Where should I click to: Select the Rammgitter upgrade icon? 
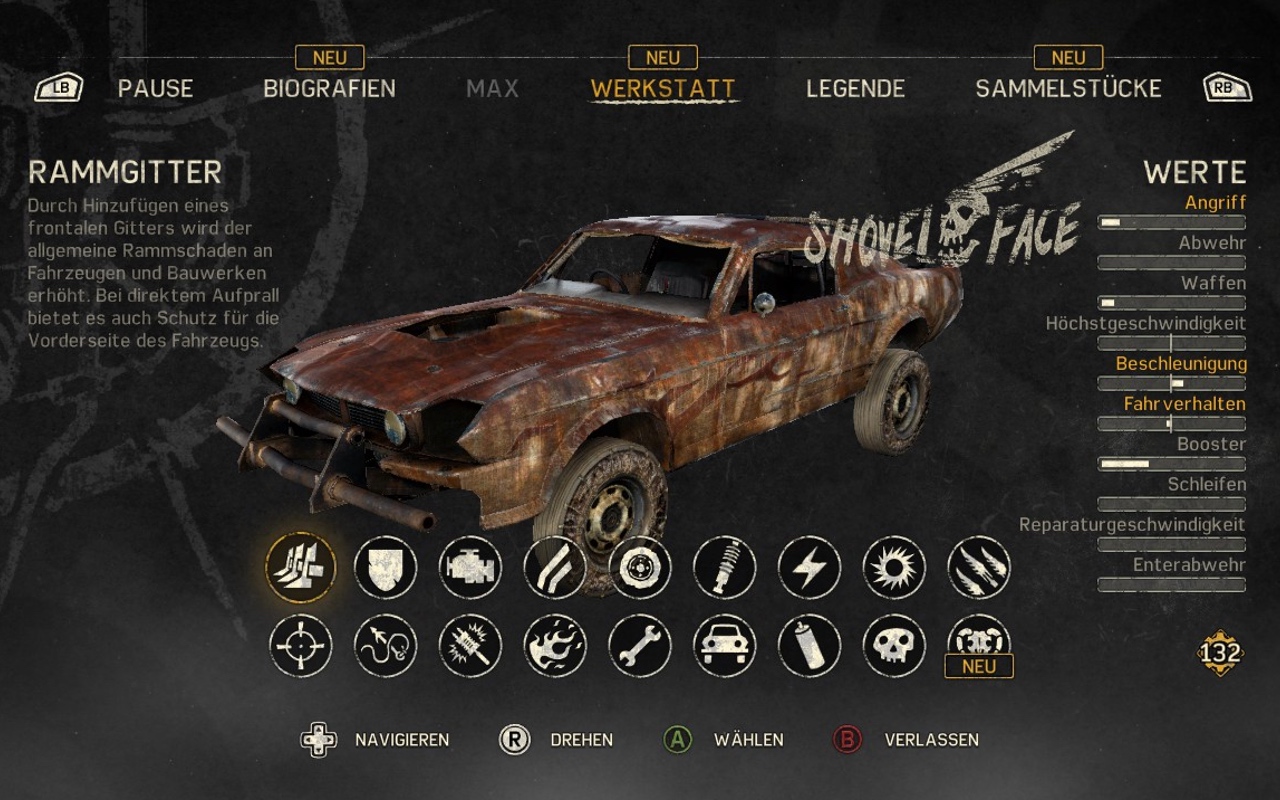(301, 567)
